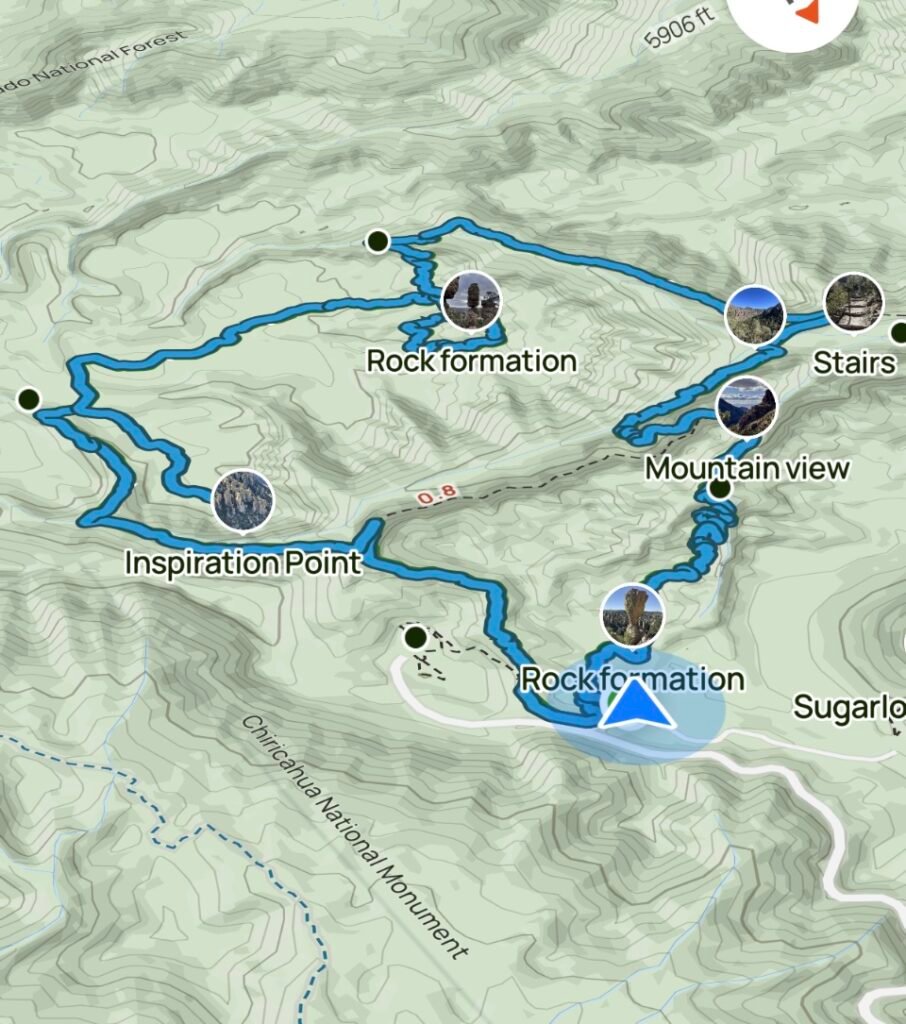Select the blue current-location arrow

636,704
